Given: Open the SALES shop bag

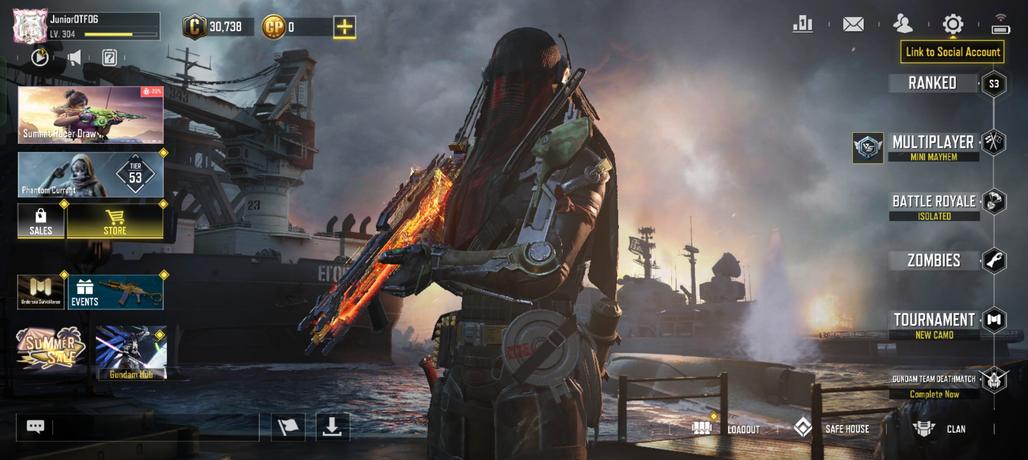Looking at the screenshot, I should (41, 222).
